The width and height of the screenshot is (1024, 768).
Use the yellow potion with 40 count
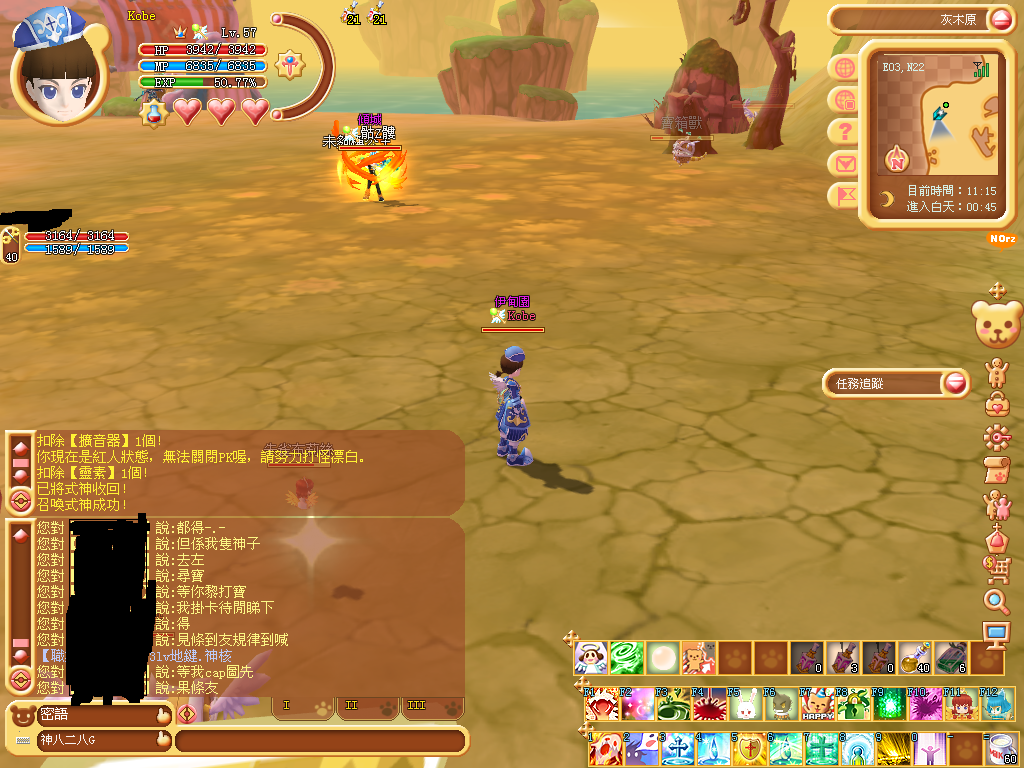pos(913,657)
